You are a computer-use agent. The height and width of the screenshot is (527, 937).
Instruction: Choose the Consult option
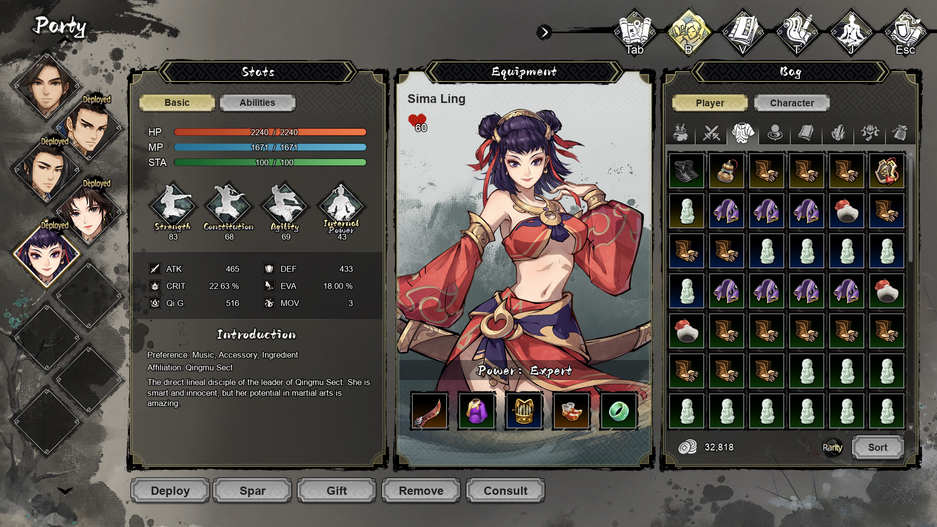point(505,491)
